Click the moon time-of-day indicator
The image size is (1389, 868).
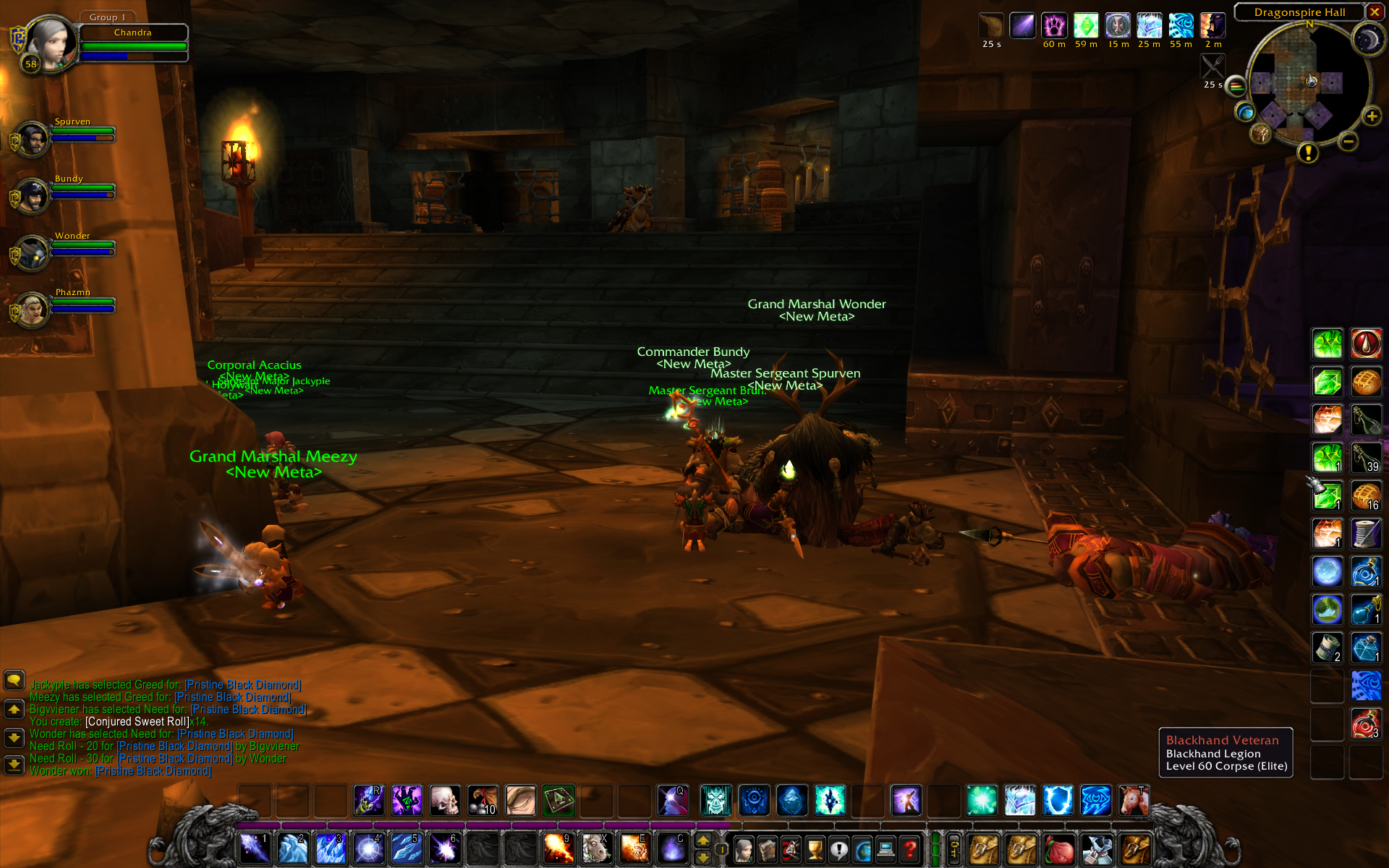pos(1367,40)
